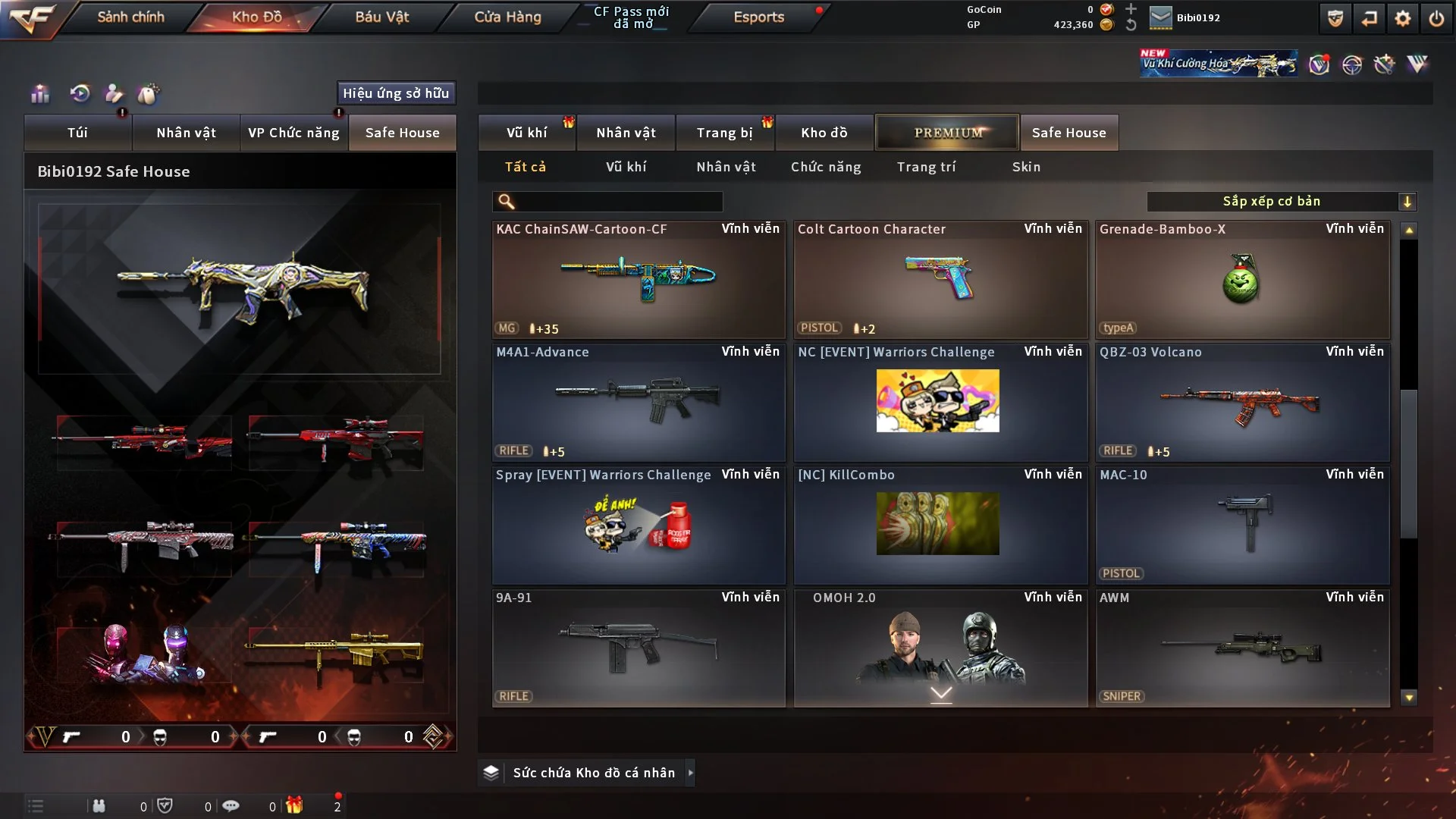Pick the QBZ-03 Volcano rifle
1456x819 pixels.
(x=1242, y=402)
